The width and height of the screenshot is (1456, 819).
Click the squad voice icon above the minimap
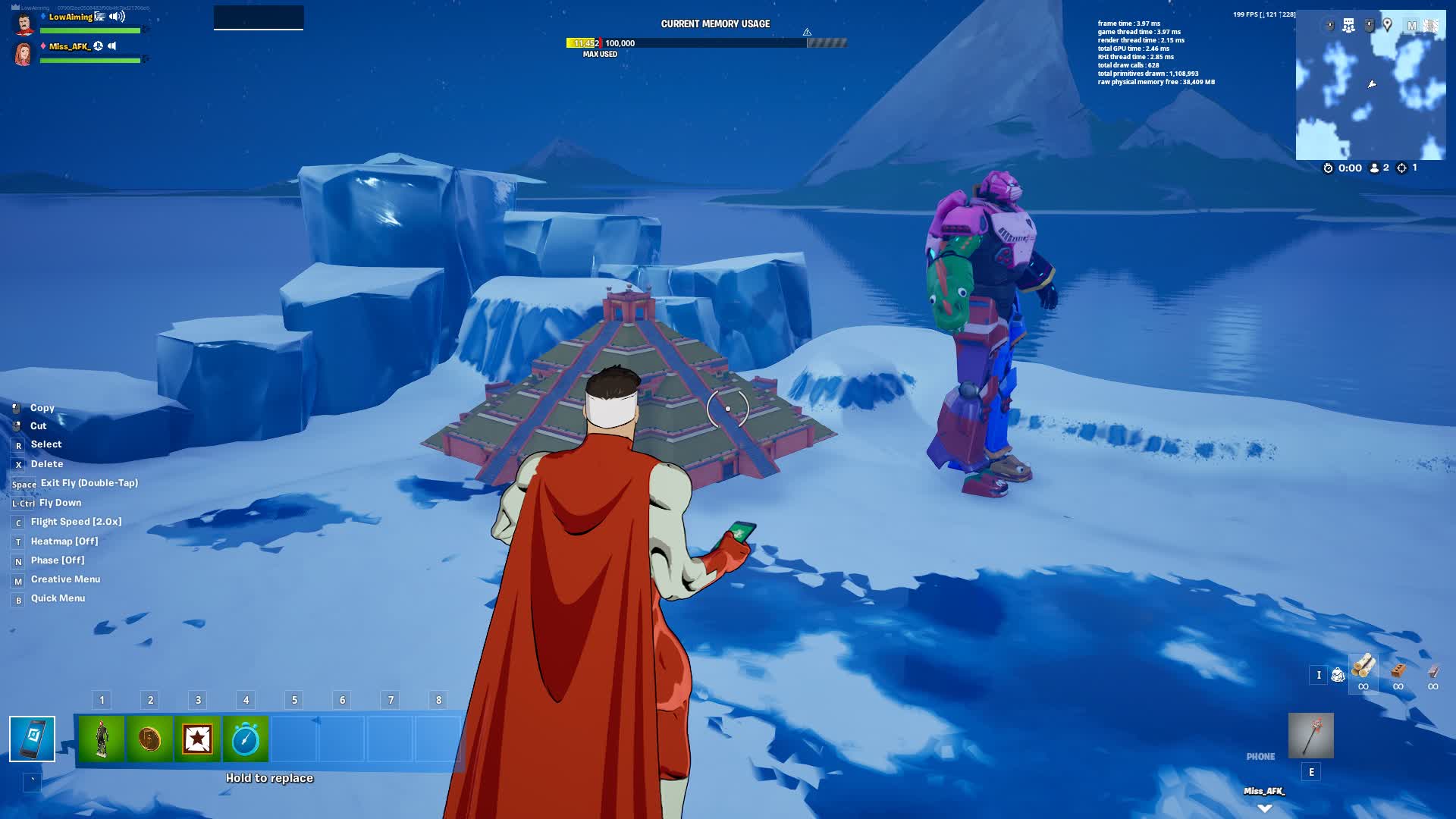pos(1348,25)
